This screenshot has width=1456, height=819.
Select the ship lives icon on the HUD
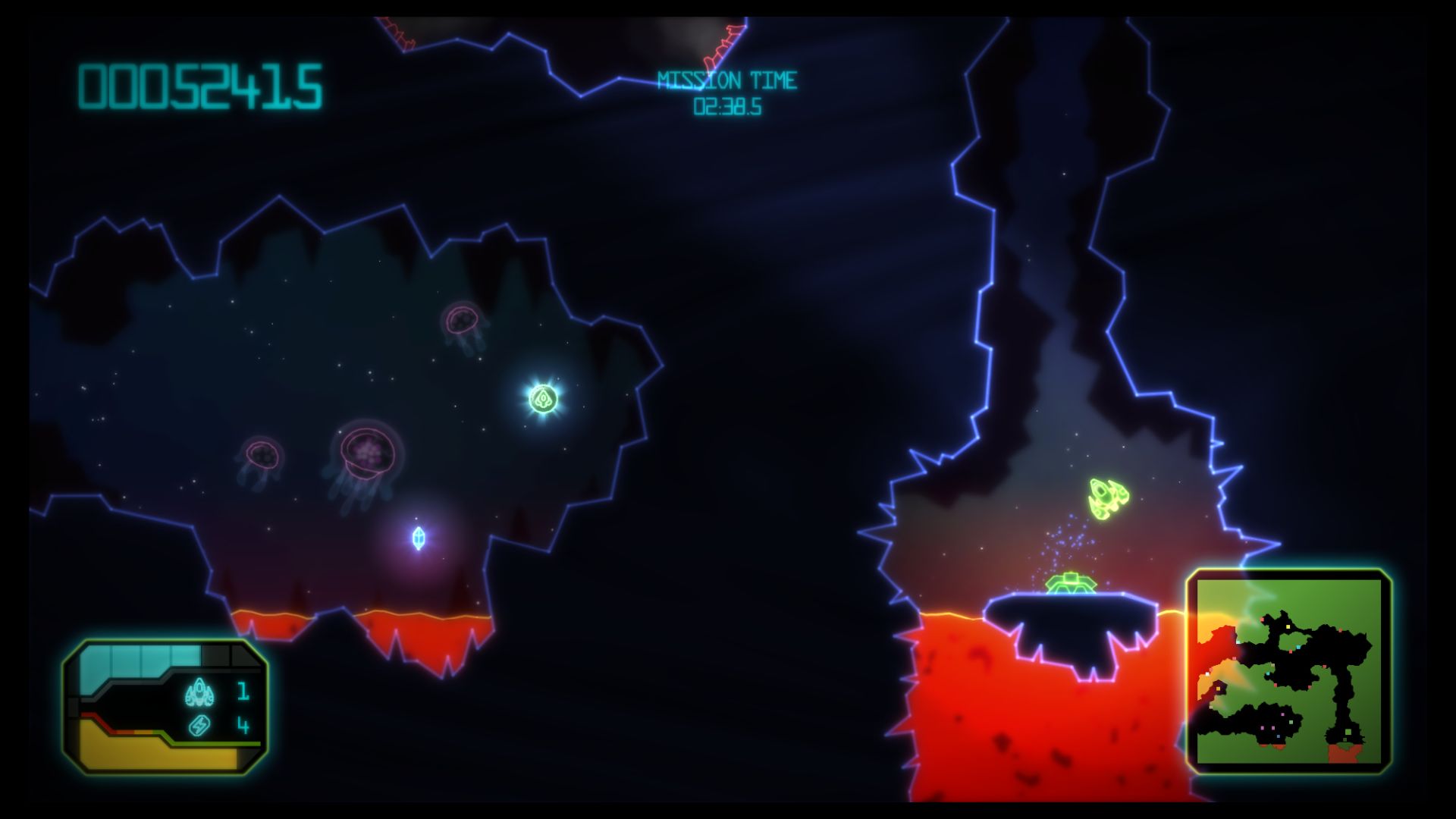click(199, 692)
